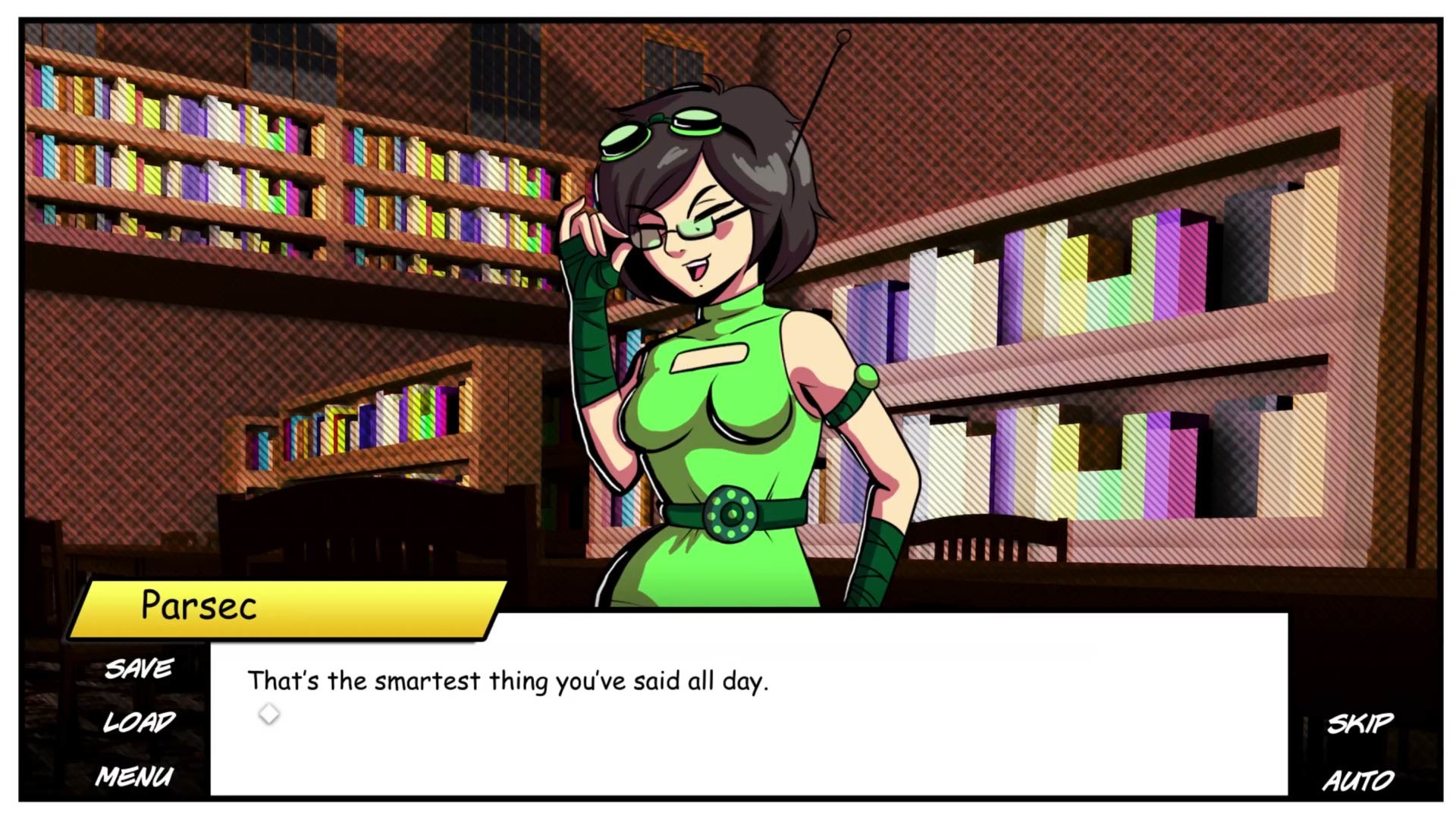Select the dialogue line about the smartest thing
This screenshot has height=819, width=1456.
click(x=508, y=680)
